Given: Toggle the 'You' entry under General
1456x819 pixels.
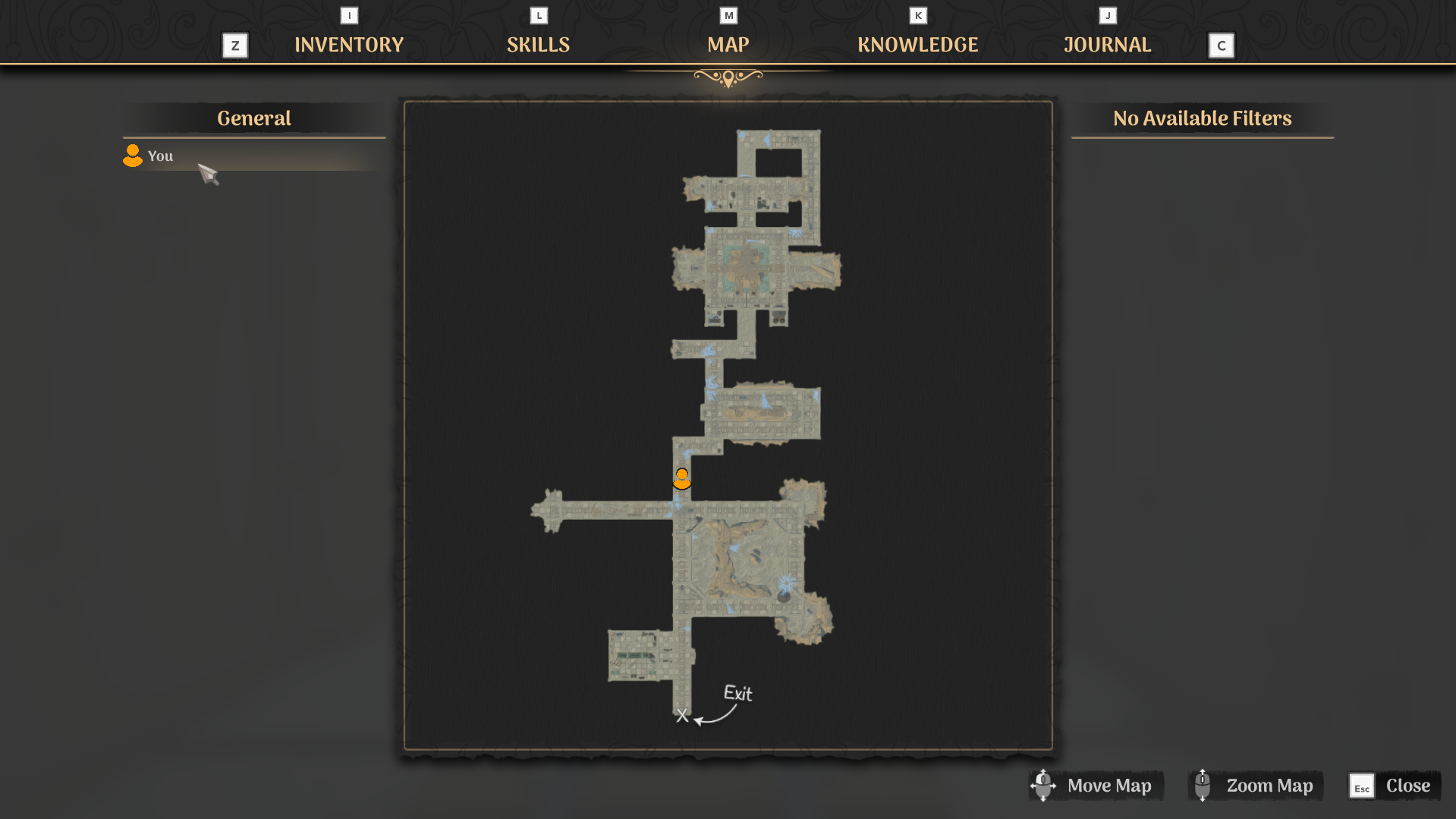Looking at the screenshot, I should click(160, 156).
